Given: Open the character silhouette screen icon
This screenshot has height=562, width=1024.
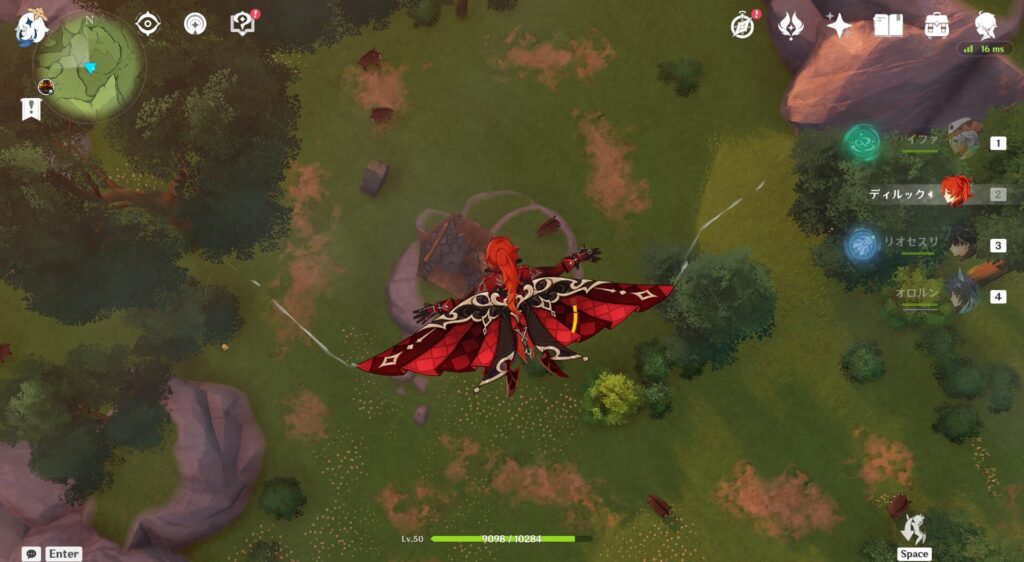Looking at the screenshot, I should click(986, 25).
